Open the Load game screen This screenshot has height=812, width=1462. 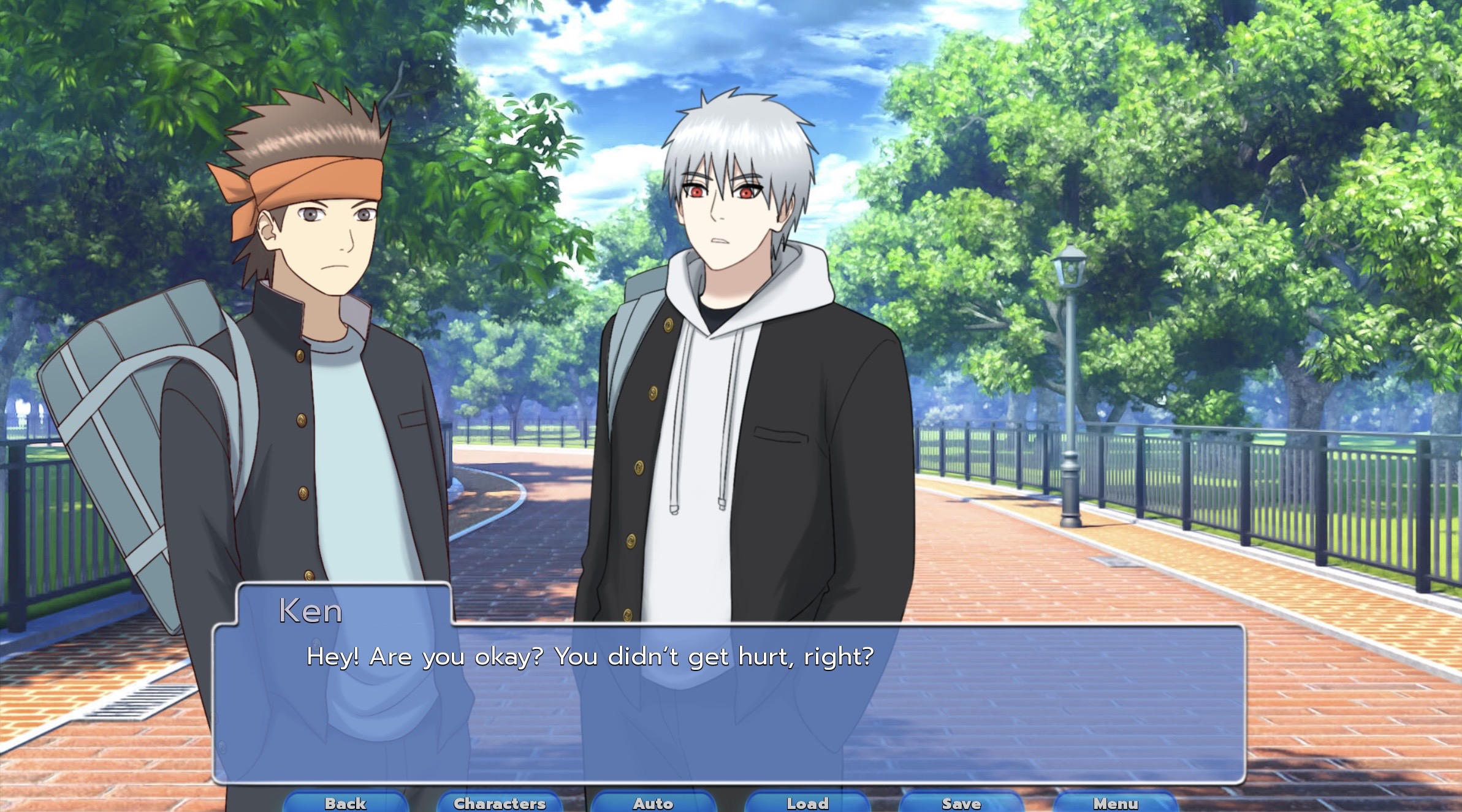(808, 802)
